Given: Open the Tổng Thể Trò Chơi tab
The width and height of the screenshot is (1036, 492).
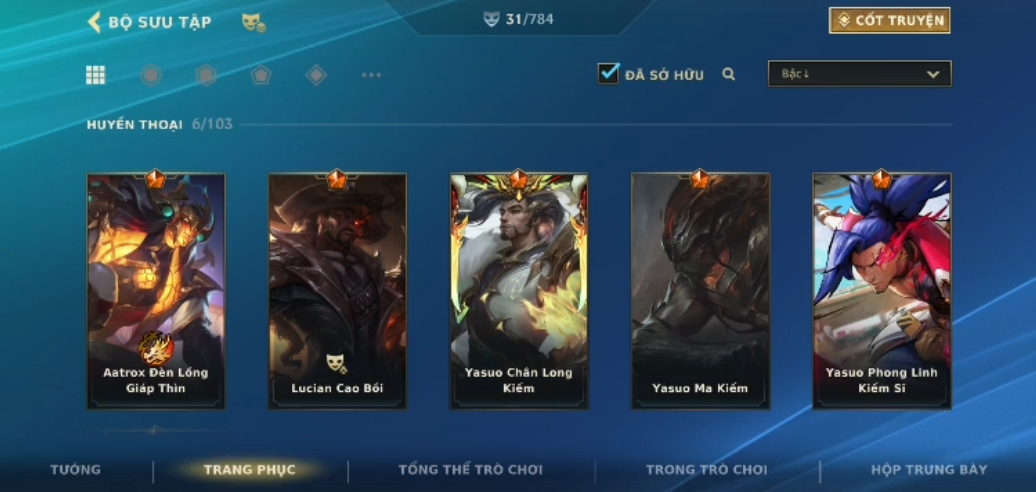Looking at the screenshot, I should [x=470, y=470].
